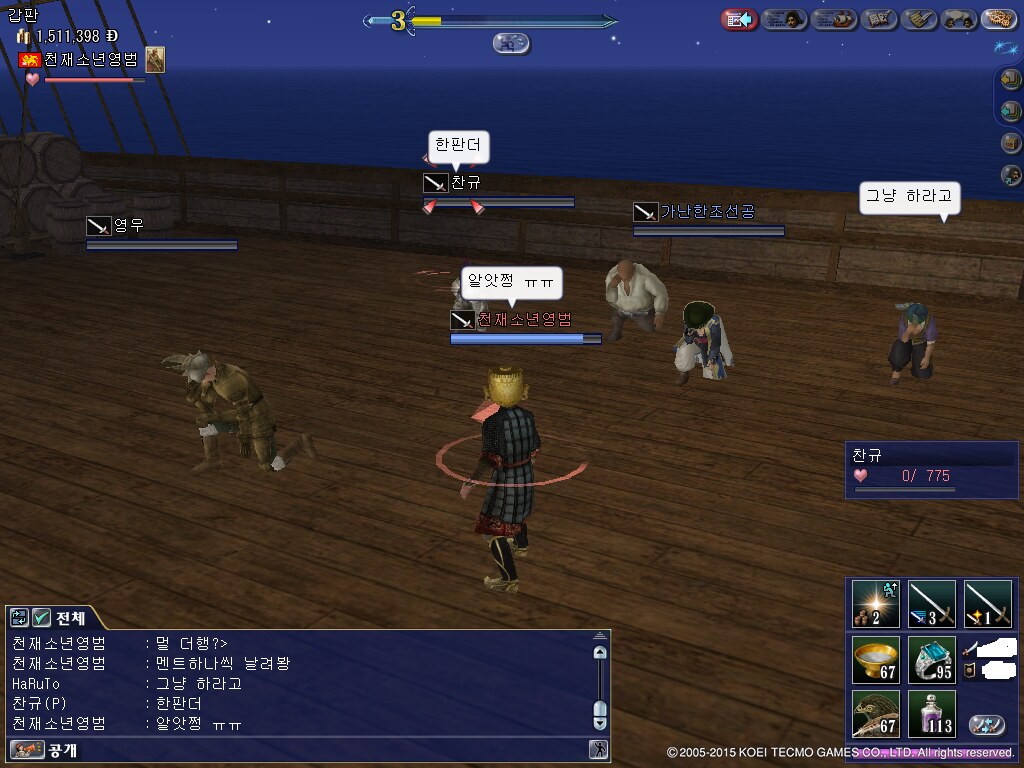Click the character portrait side icon

(x=1011, y=175)
